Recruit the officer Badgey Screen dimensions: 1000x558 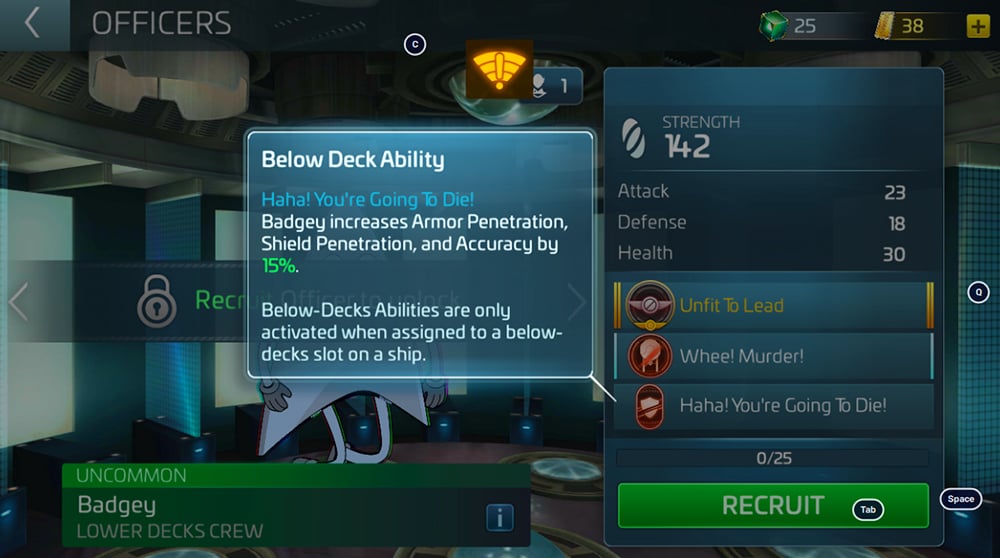(773, 505)
